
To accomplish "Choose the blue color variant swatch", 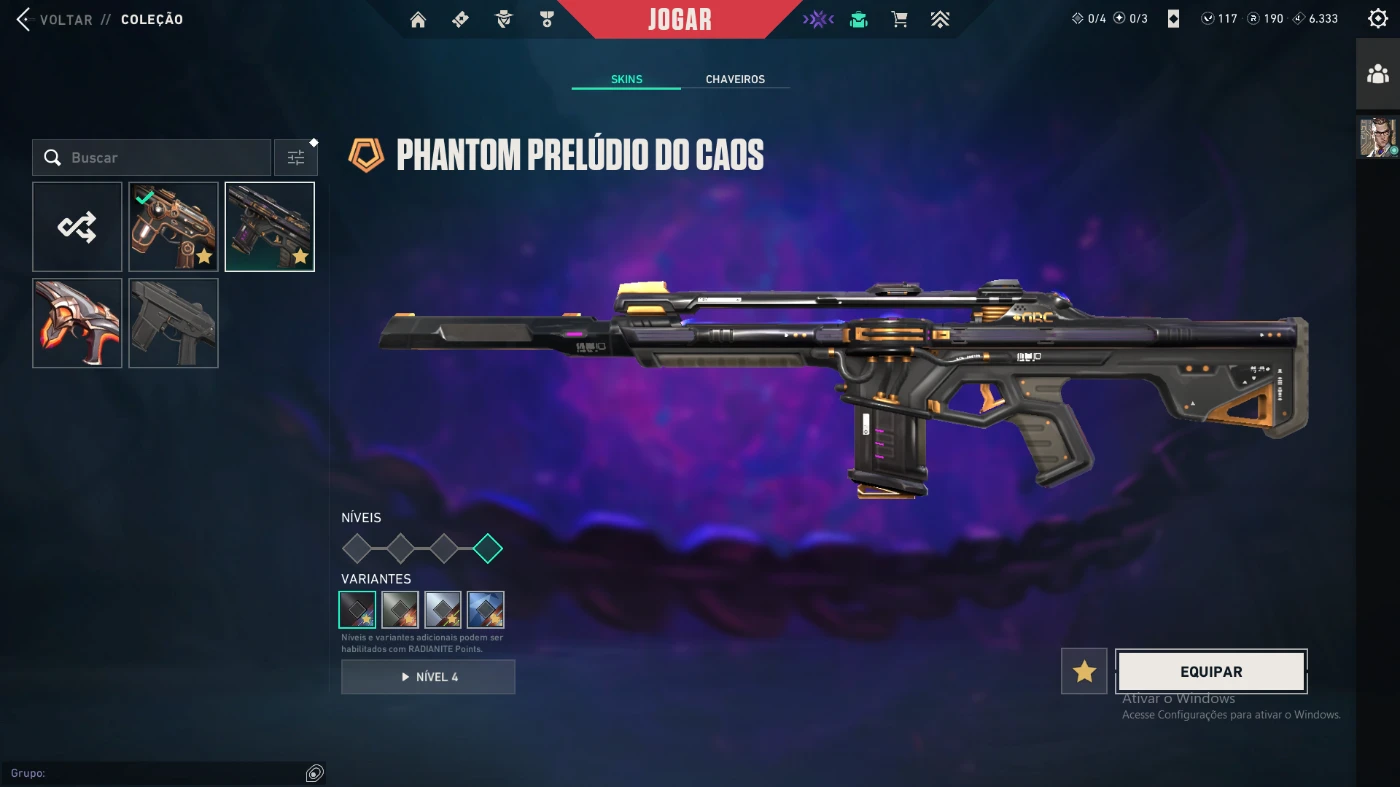I will 486,610.
